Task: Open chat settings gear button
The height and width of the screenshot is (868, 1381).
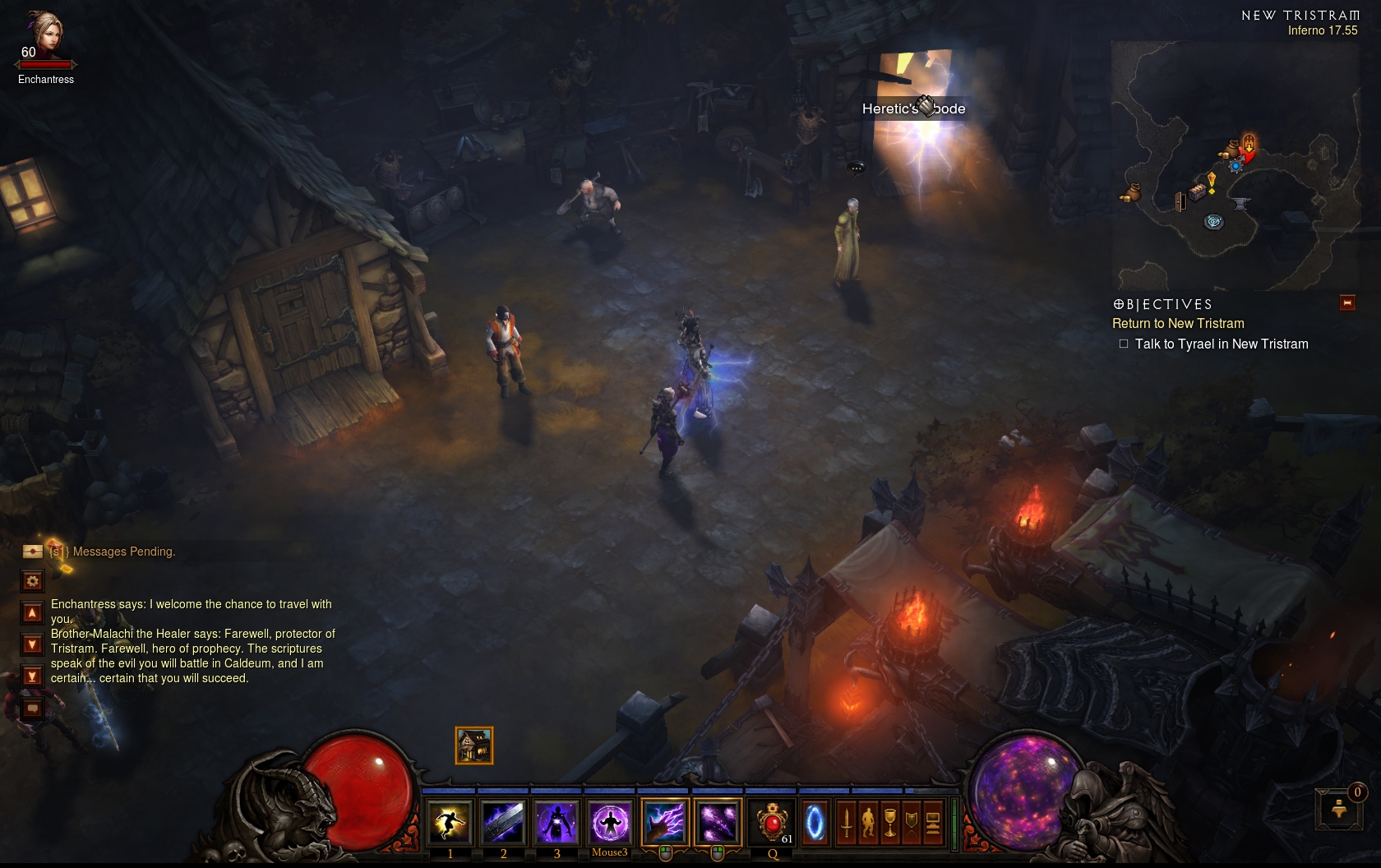Action: click(x=32, y=581)
